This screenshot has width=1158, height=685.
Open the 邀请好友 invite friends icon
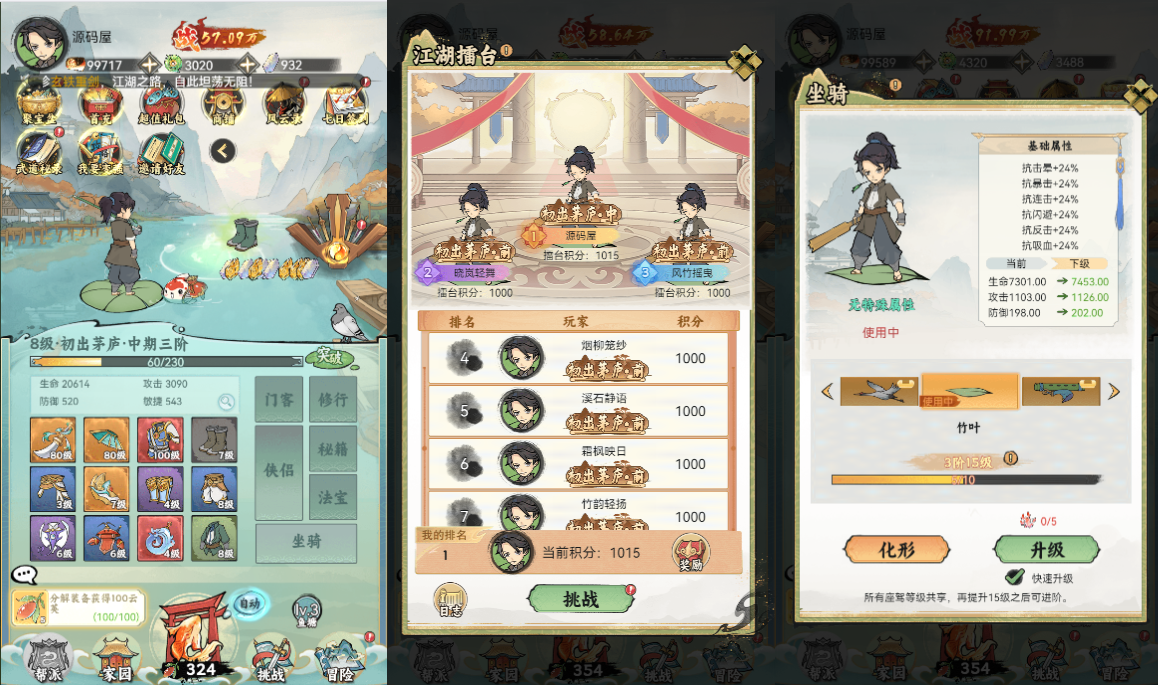(x=159, y=154)
